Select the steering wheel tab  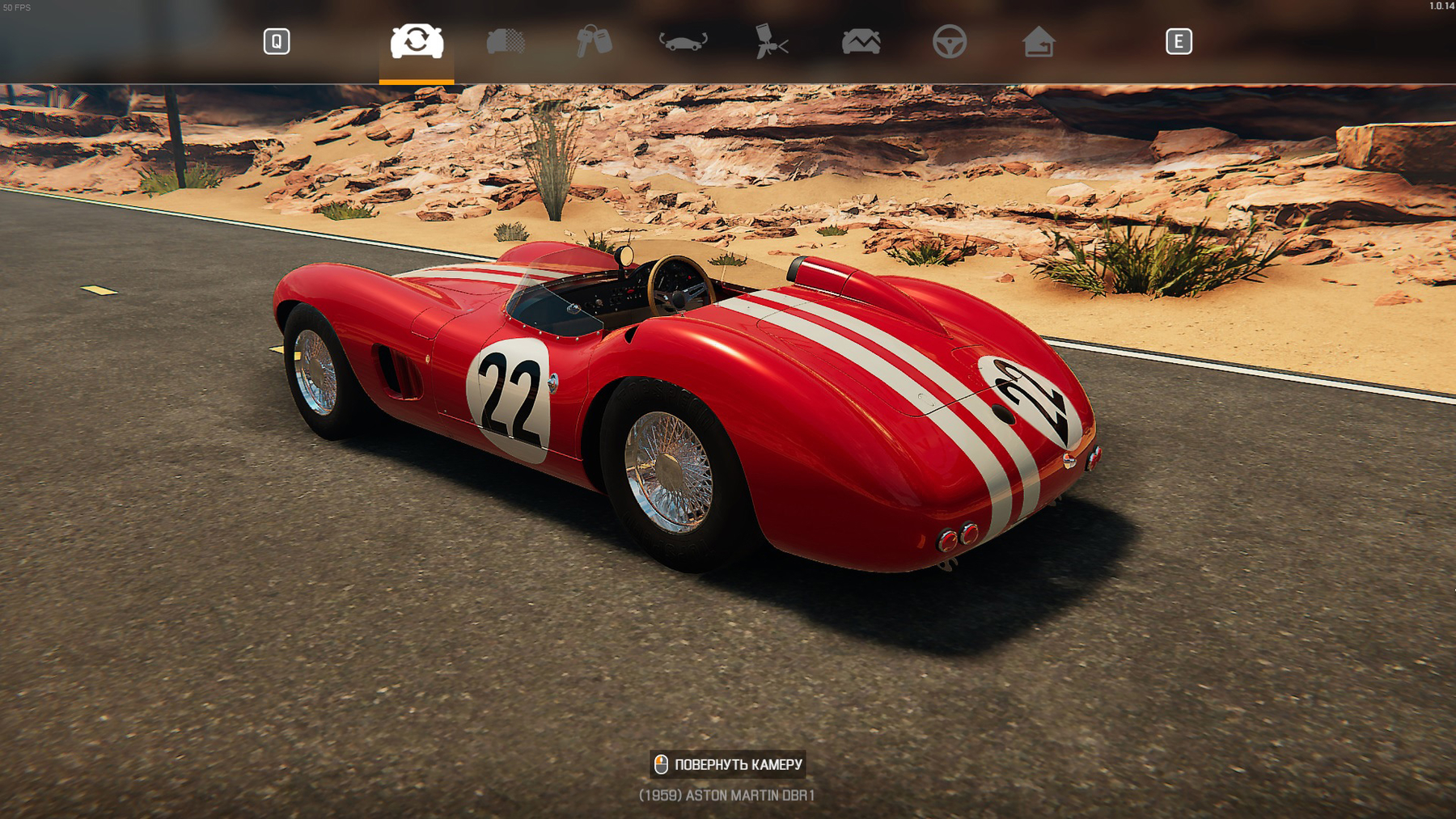(950, 41)
